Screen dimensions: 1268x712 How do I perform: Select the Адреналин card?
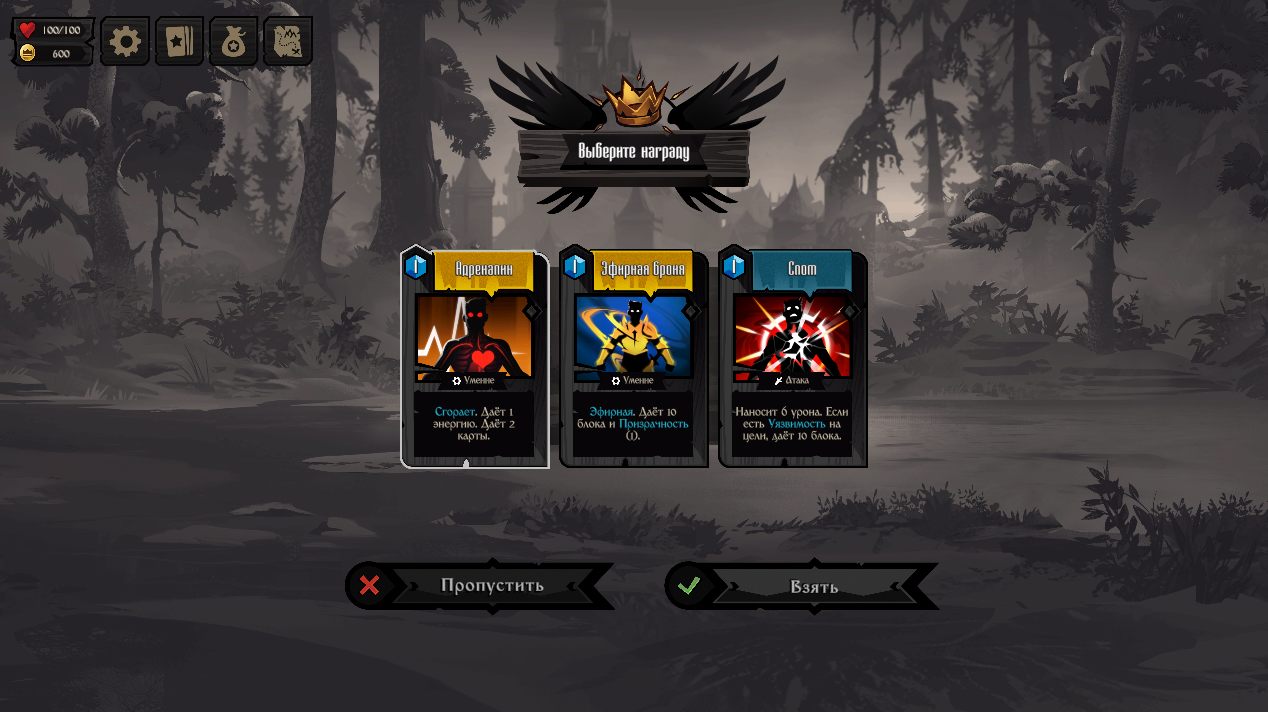pos(475,359)
